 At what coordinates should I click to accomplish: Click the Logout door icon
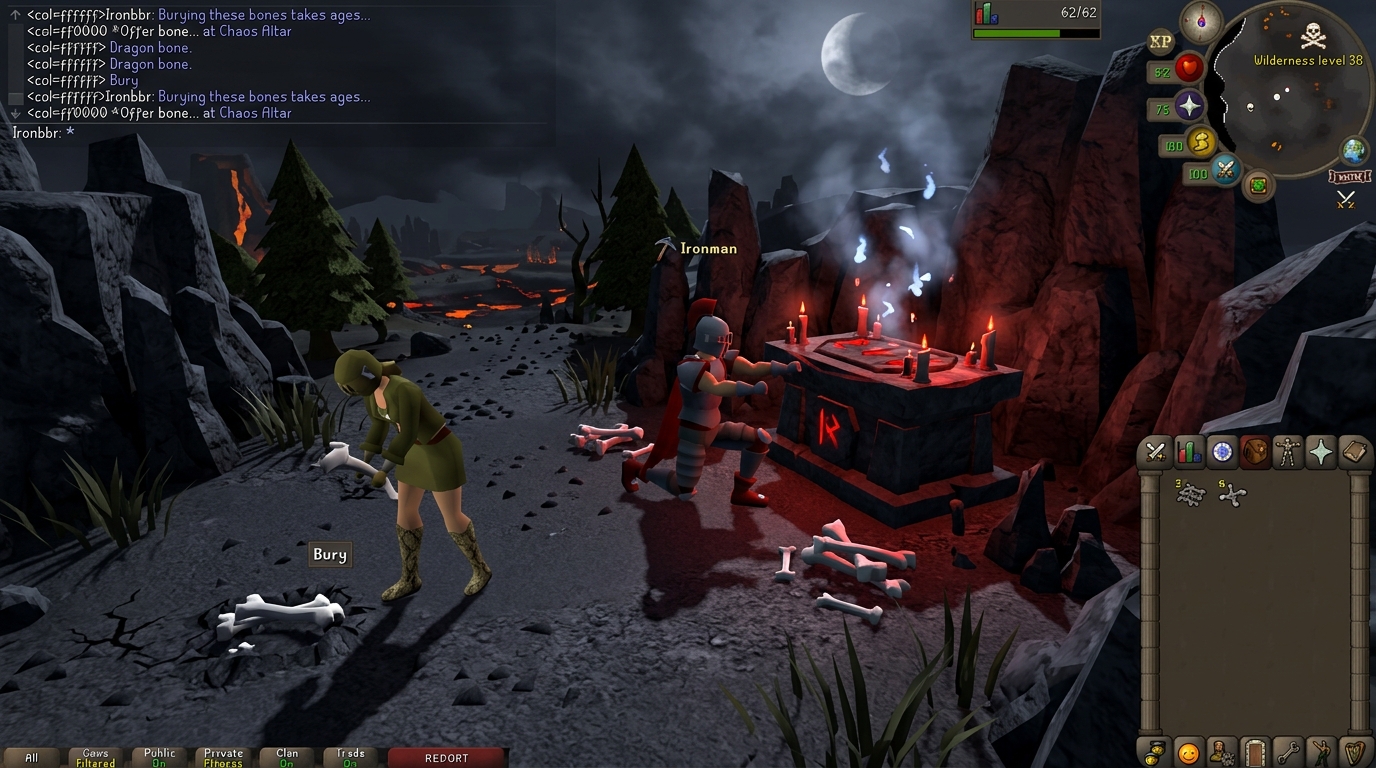[x=1254, y=752]
